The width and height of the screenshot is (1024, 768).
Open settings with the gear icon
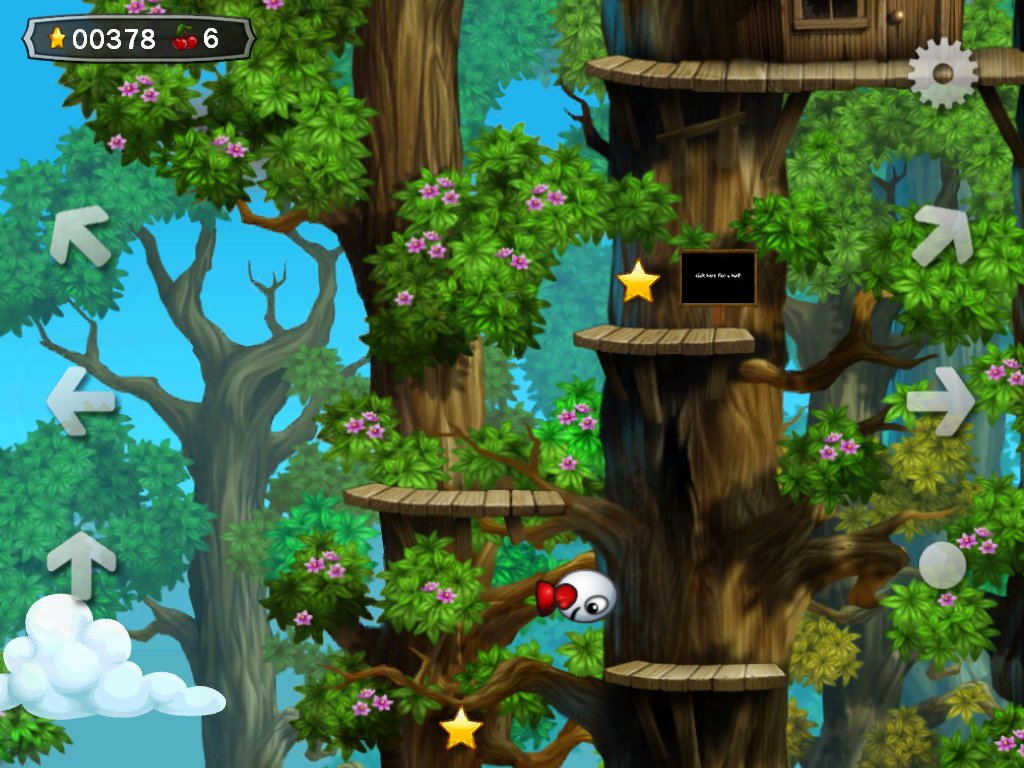(942, 73)
